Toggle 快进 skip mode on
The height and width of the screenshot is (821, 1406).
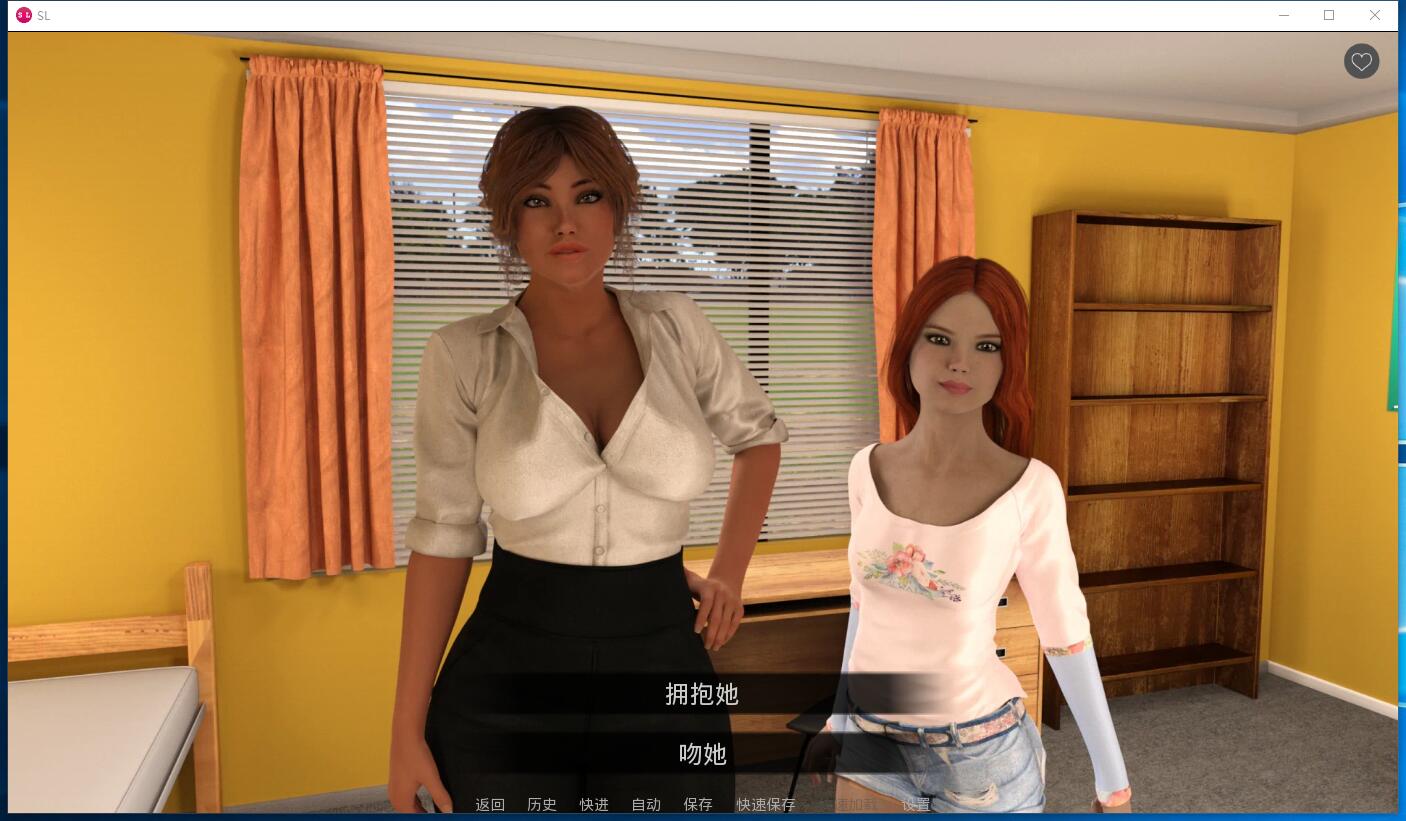pos(593,804)
